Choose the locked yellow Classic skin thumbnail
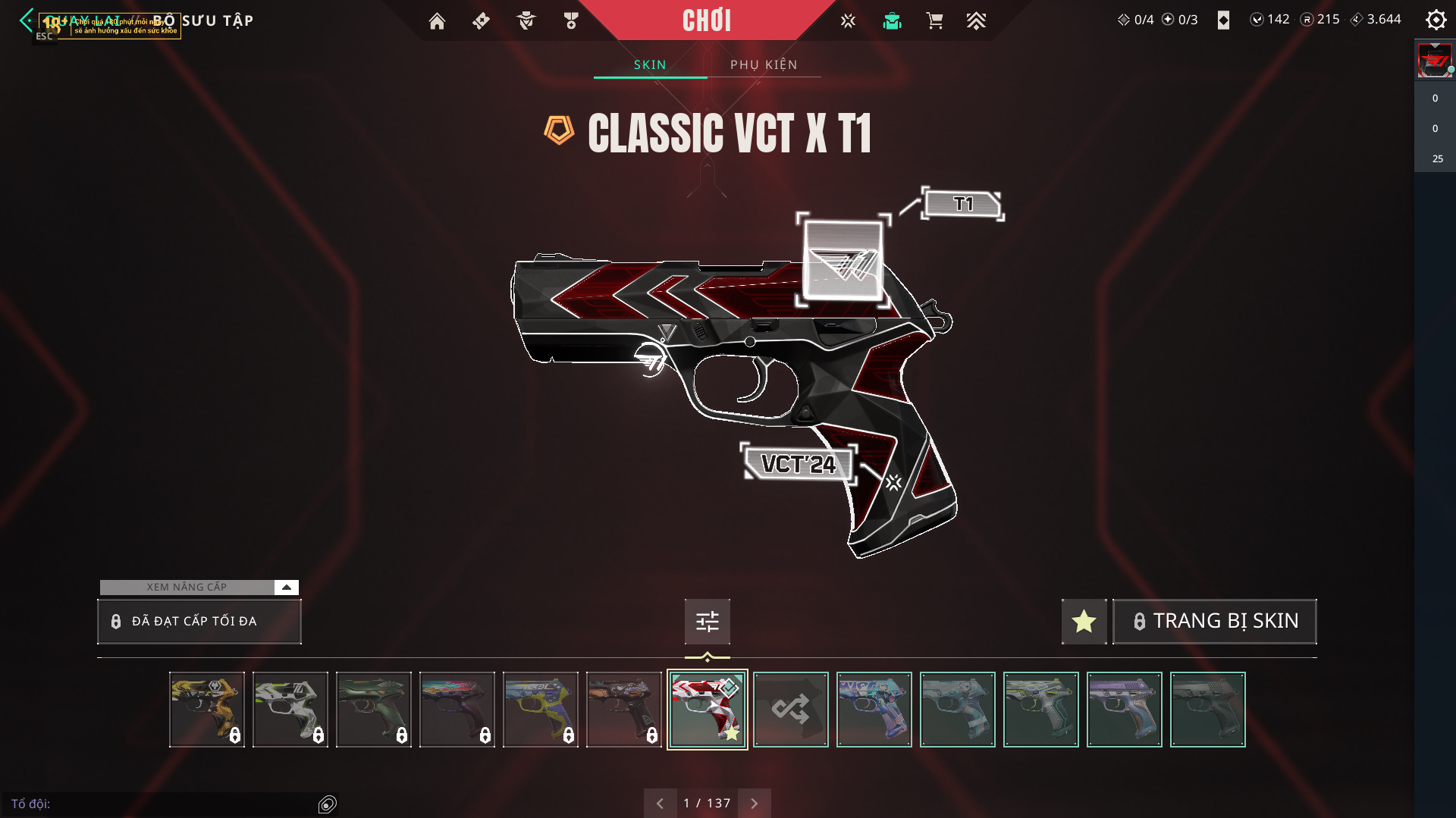Viewport: 1456px width, 818px height. (207, 710)
